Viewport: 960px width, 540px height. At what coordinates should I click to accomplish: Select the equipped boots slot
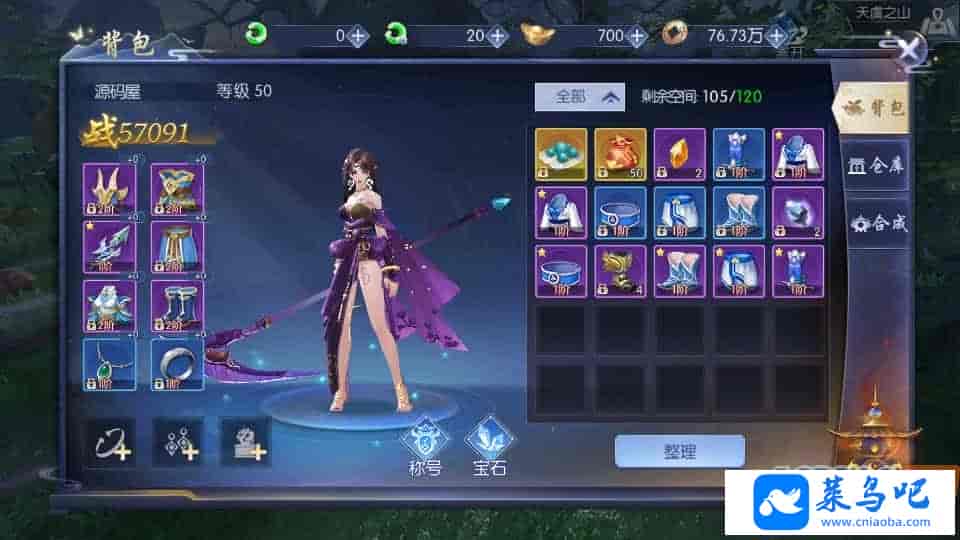177,306
